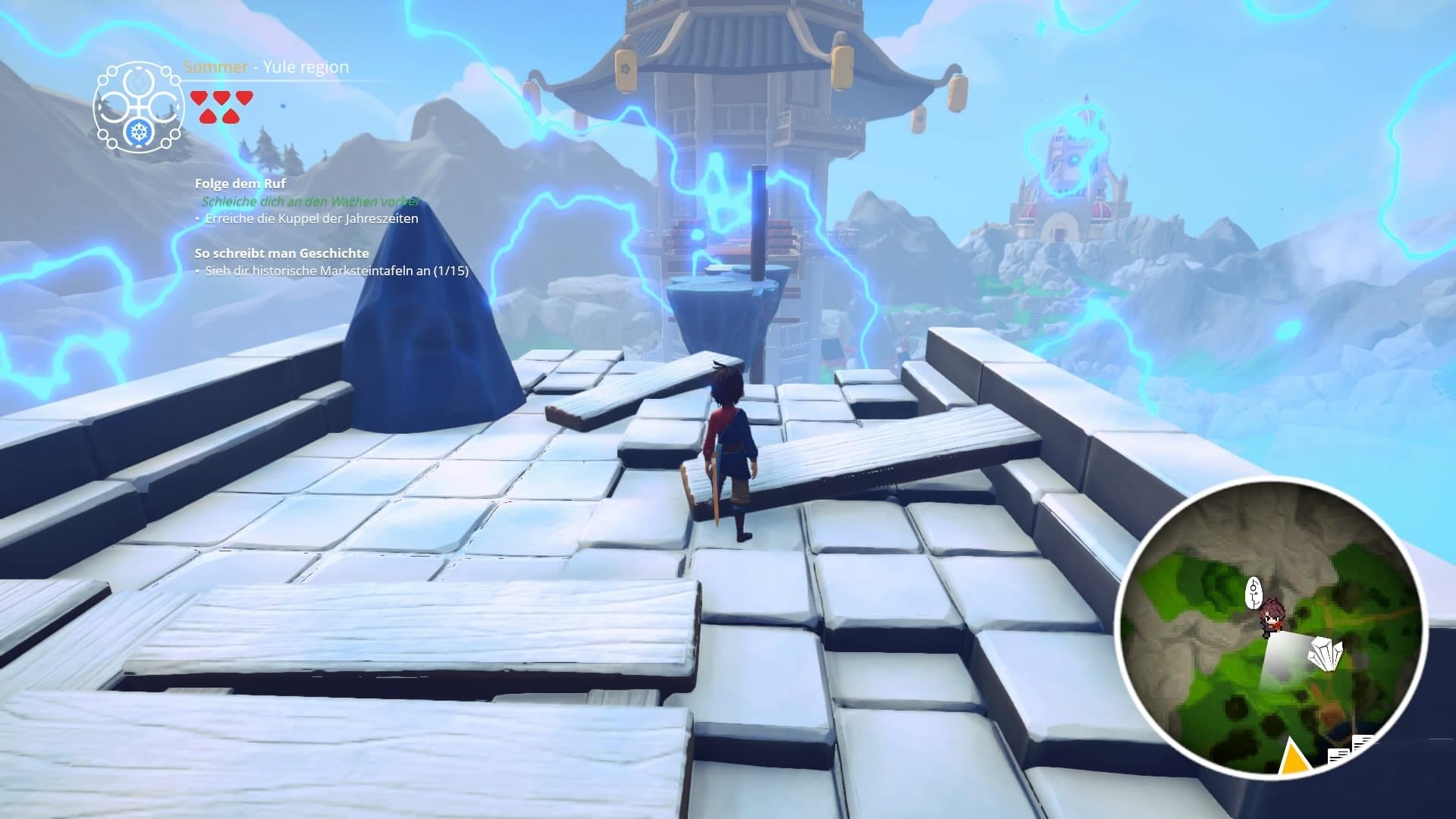Screen dimensions: 1456x819
Task: Open the circular minimap
Action: pos(1271,628)
